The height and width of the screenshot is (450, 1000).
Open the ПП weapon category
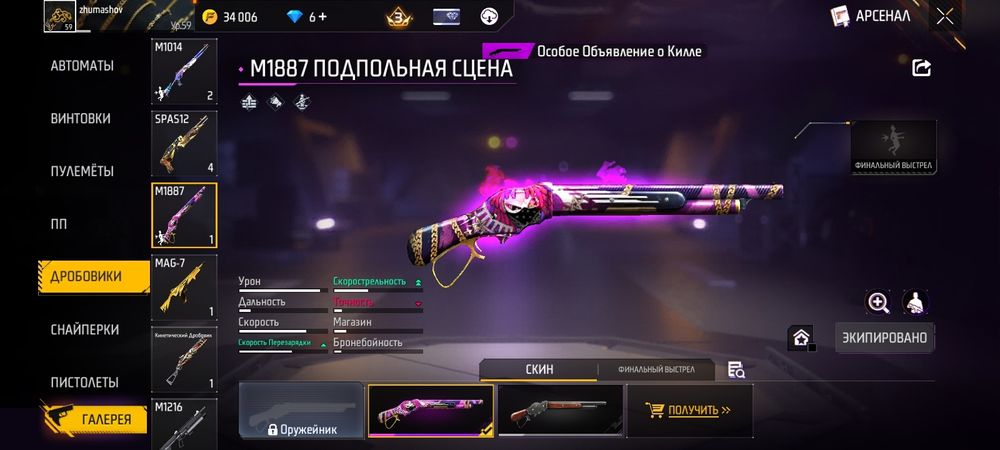[x=59, y=223]
